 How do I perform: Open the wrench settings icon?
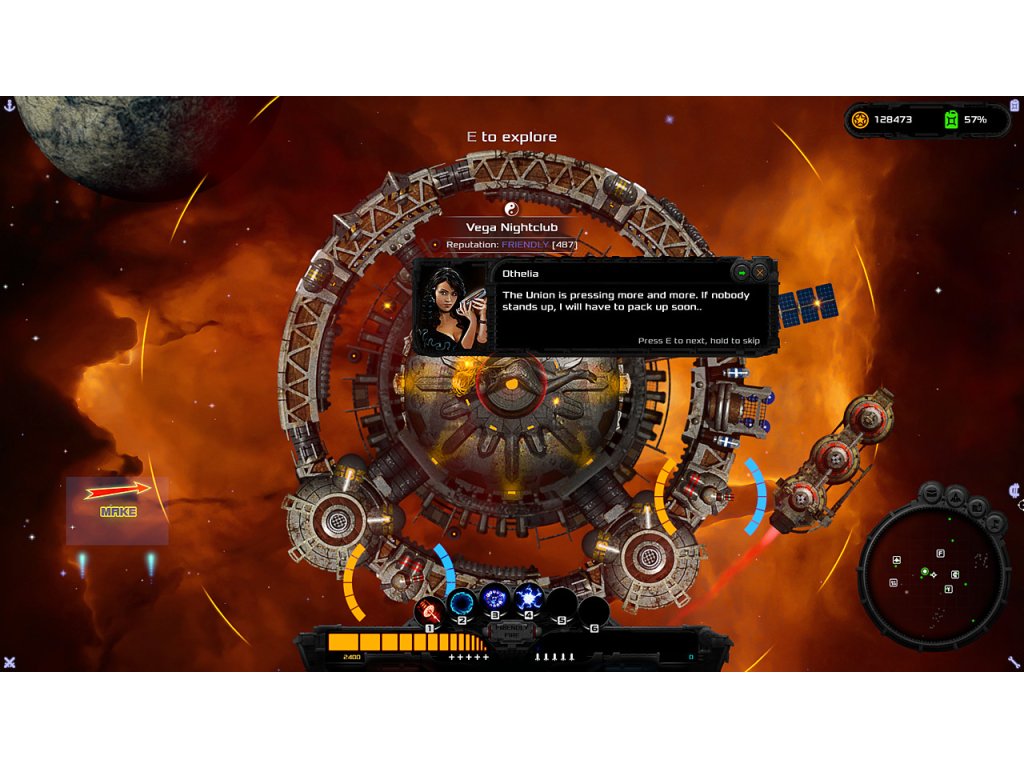tap(1014, 662)
